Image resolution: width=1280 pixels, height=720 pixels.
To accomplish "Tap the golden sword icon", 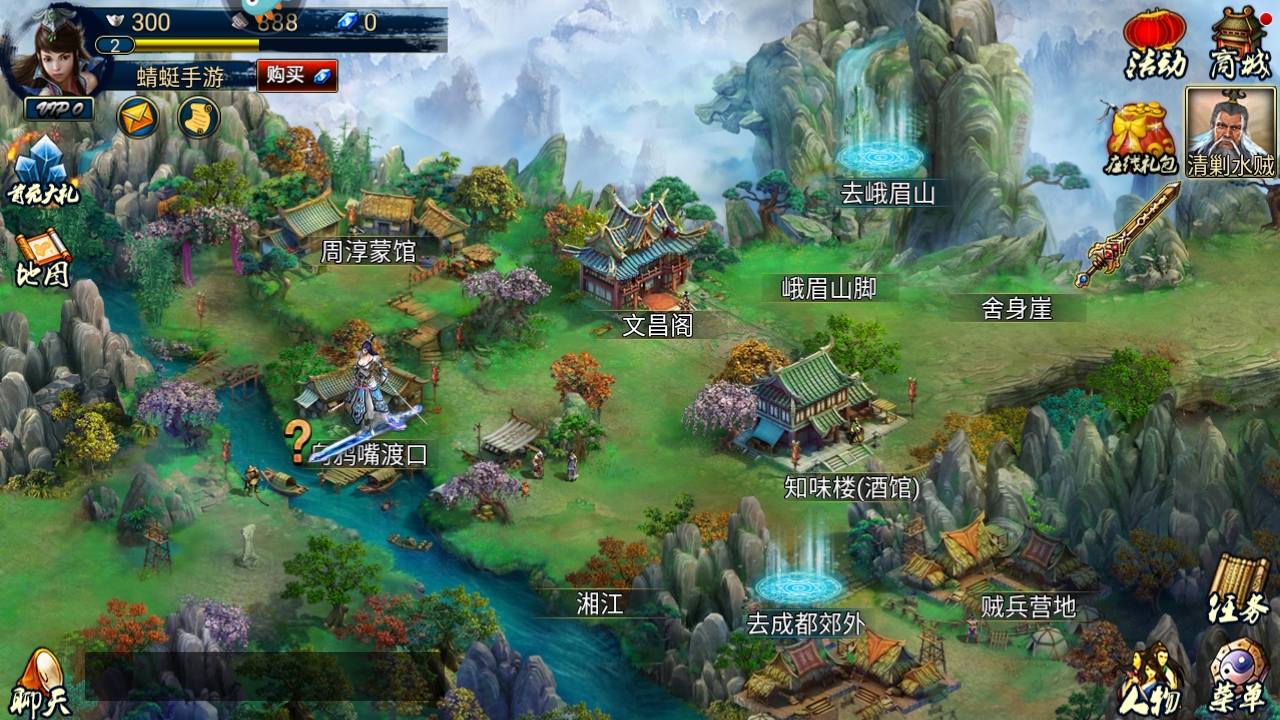I will pos(1127,235).
